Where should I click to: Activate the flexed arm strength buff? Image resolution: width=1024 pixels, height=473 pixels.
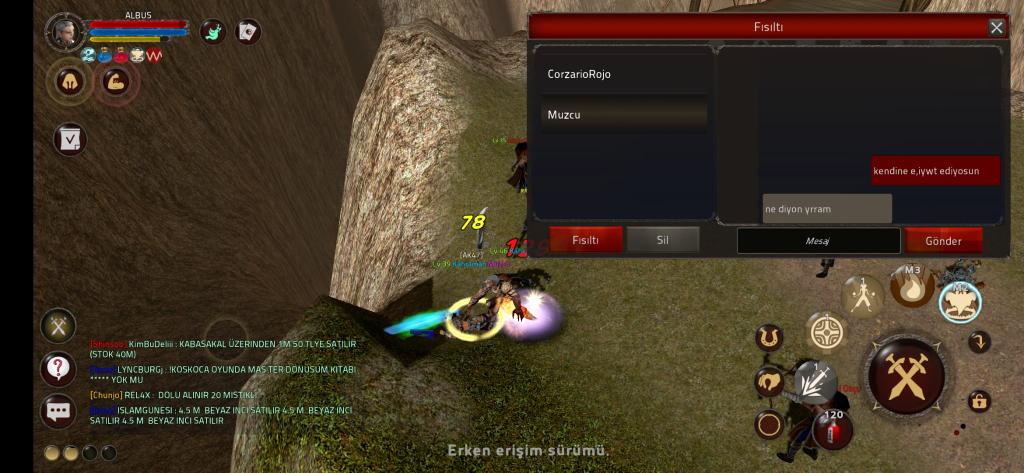(116, 82)
